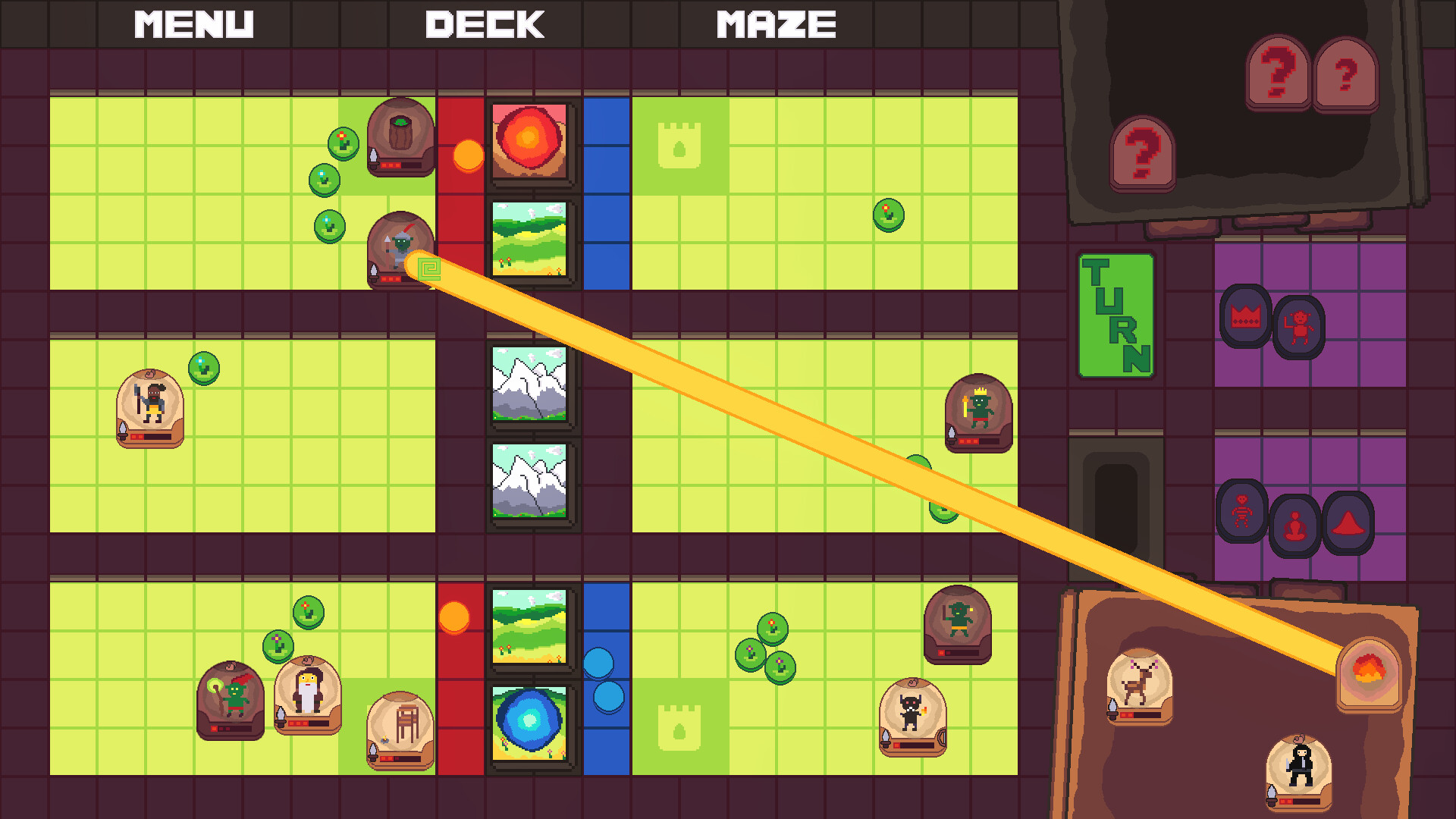
Task: Click the orange marker on the red lane
Action: coord(468,155)
